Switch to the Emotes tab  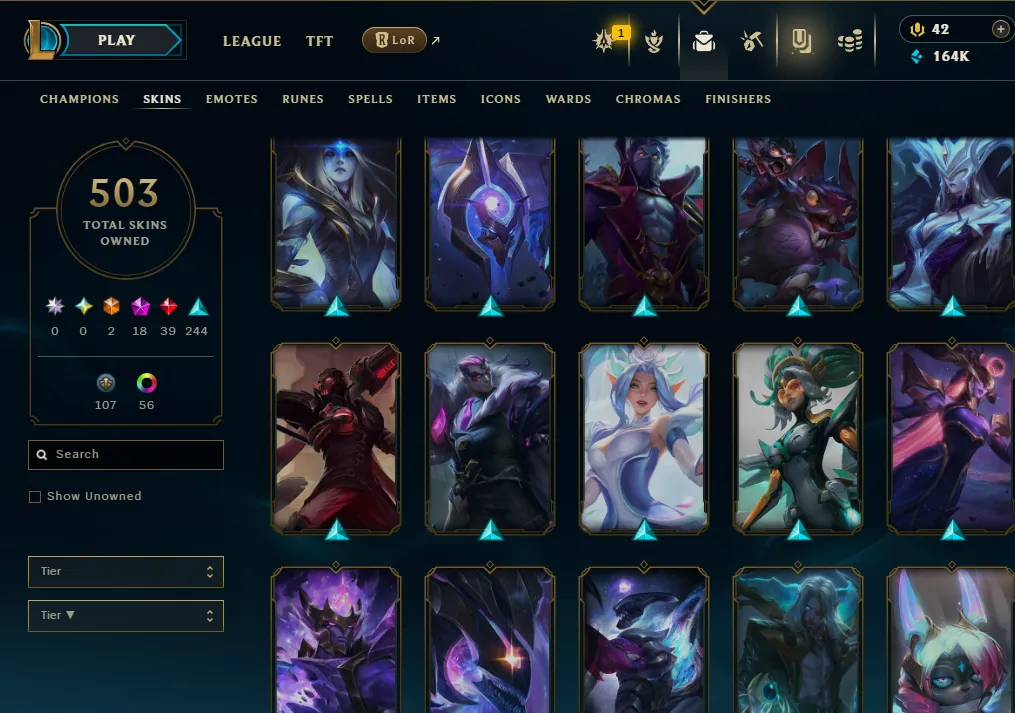[232, 99]
